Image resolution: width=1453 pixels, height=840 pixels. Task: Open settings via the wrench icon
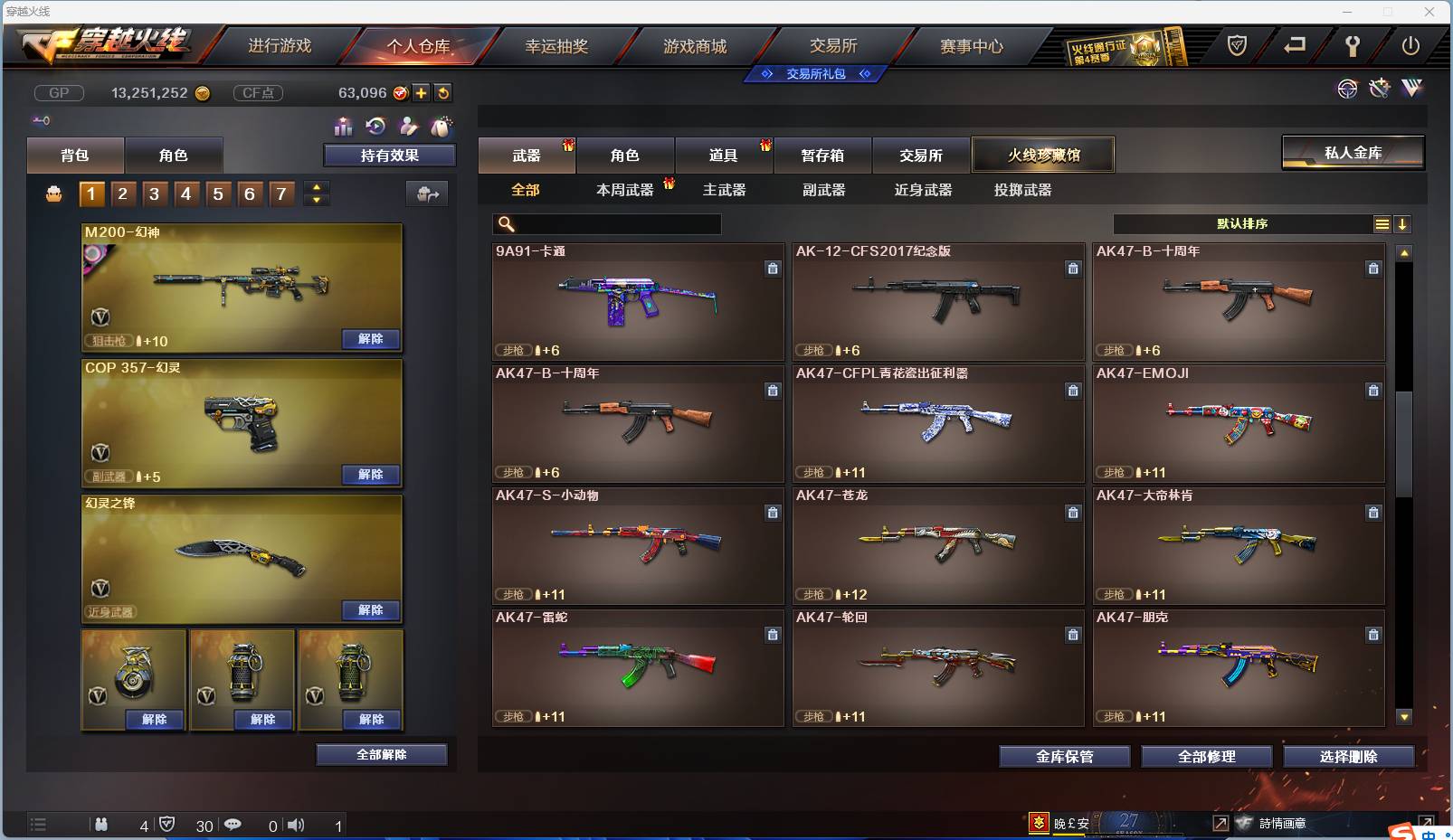coord(1352,46)
